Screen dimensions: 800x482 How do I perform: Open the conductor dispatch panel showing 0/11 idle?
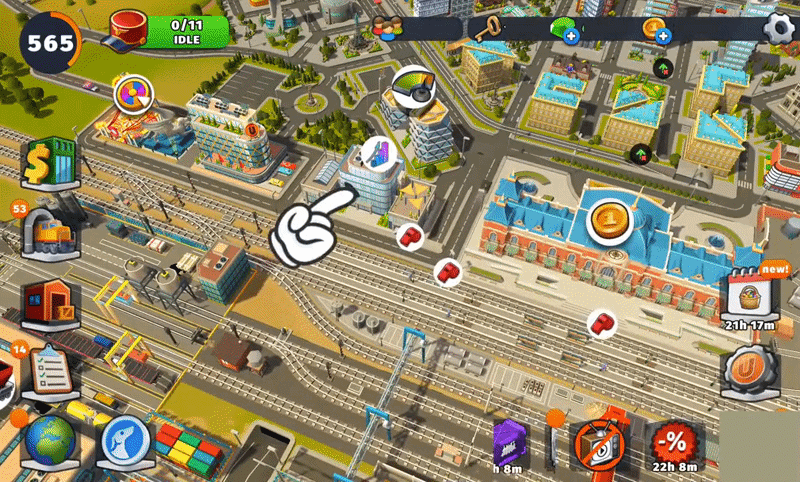pyautogui.click(x=170, y=31)
